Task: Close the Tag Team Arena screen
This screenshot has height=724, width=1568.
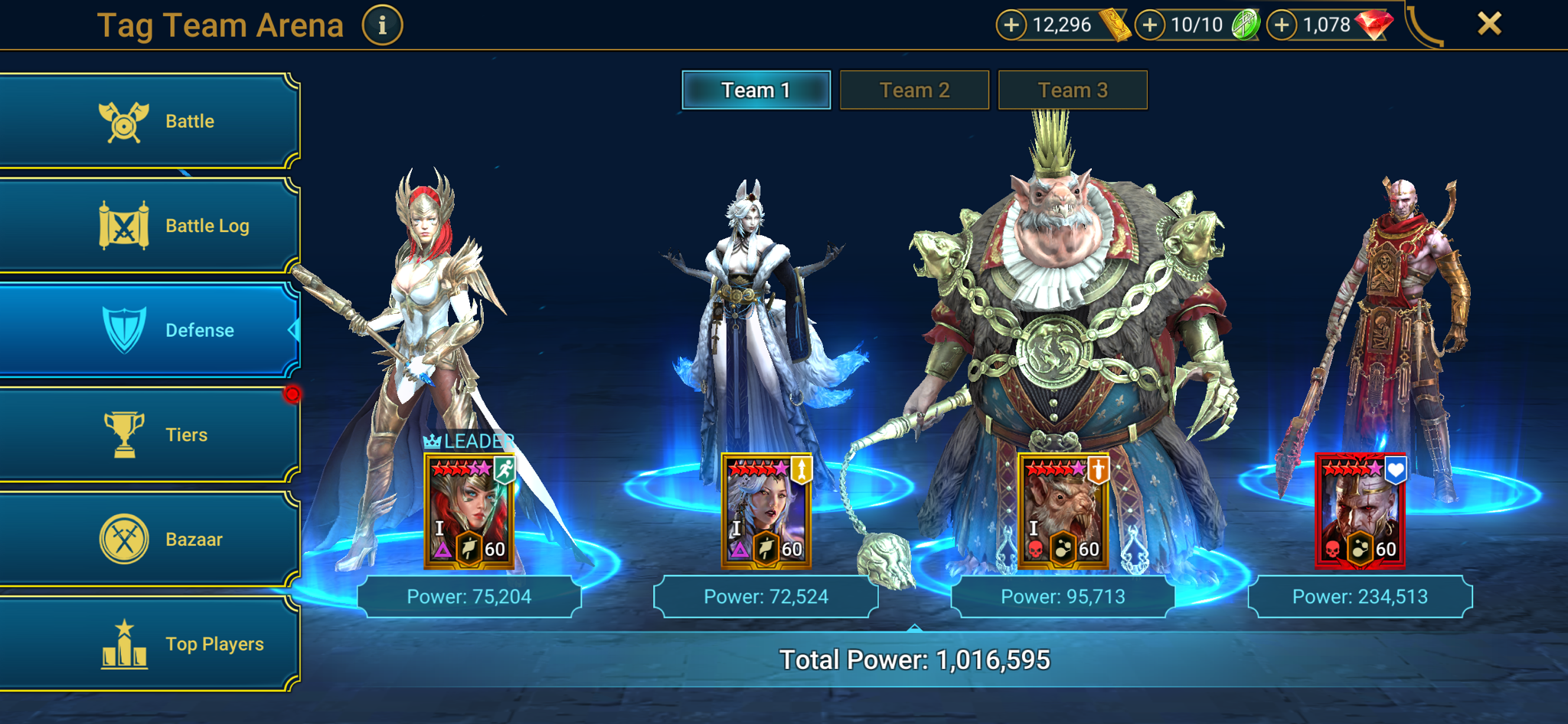Action: tap(1489, 24)
